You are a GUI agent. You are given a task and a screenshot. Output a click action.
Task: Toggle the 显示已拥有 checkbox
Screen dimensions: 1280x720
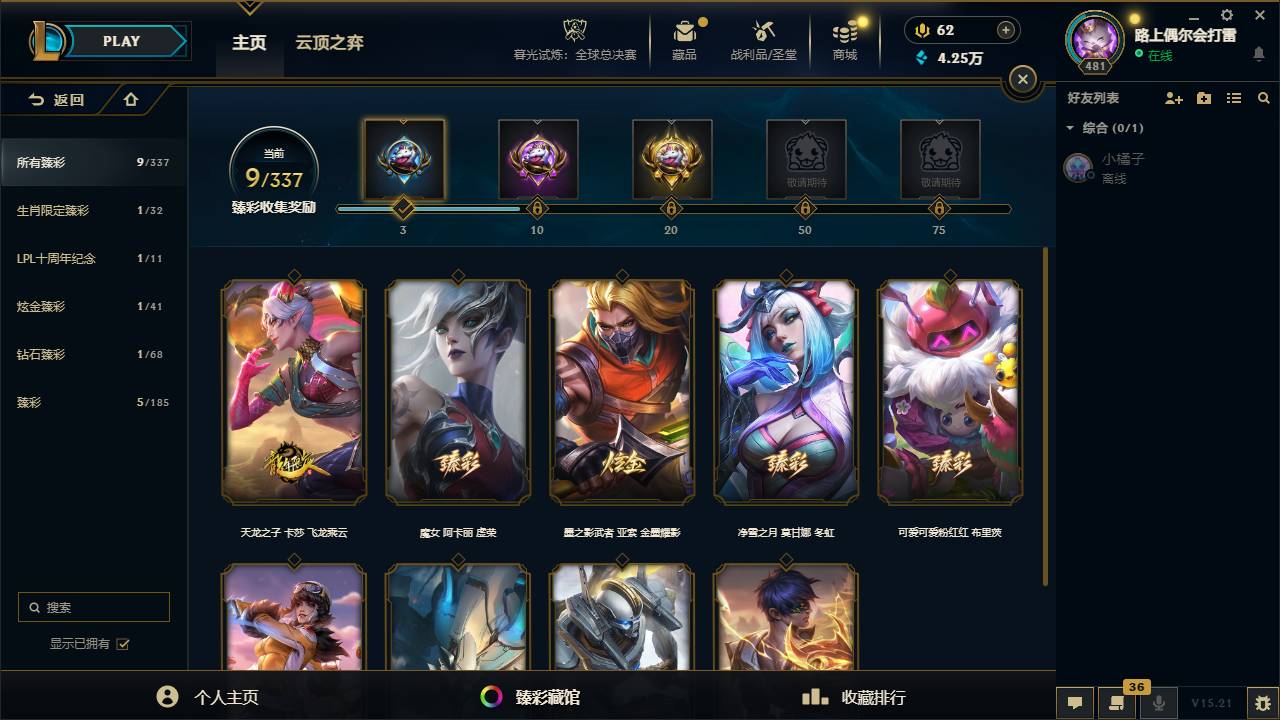[122, 644]
